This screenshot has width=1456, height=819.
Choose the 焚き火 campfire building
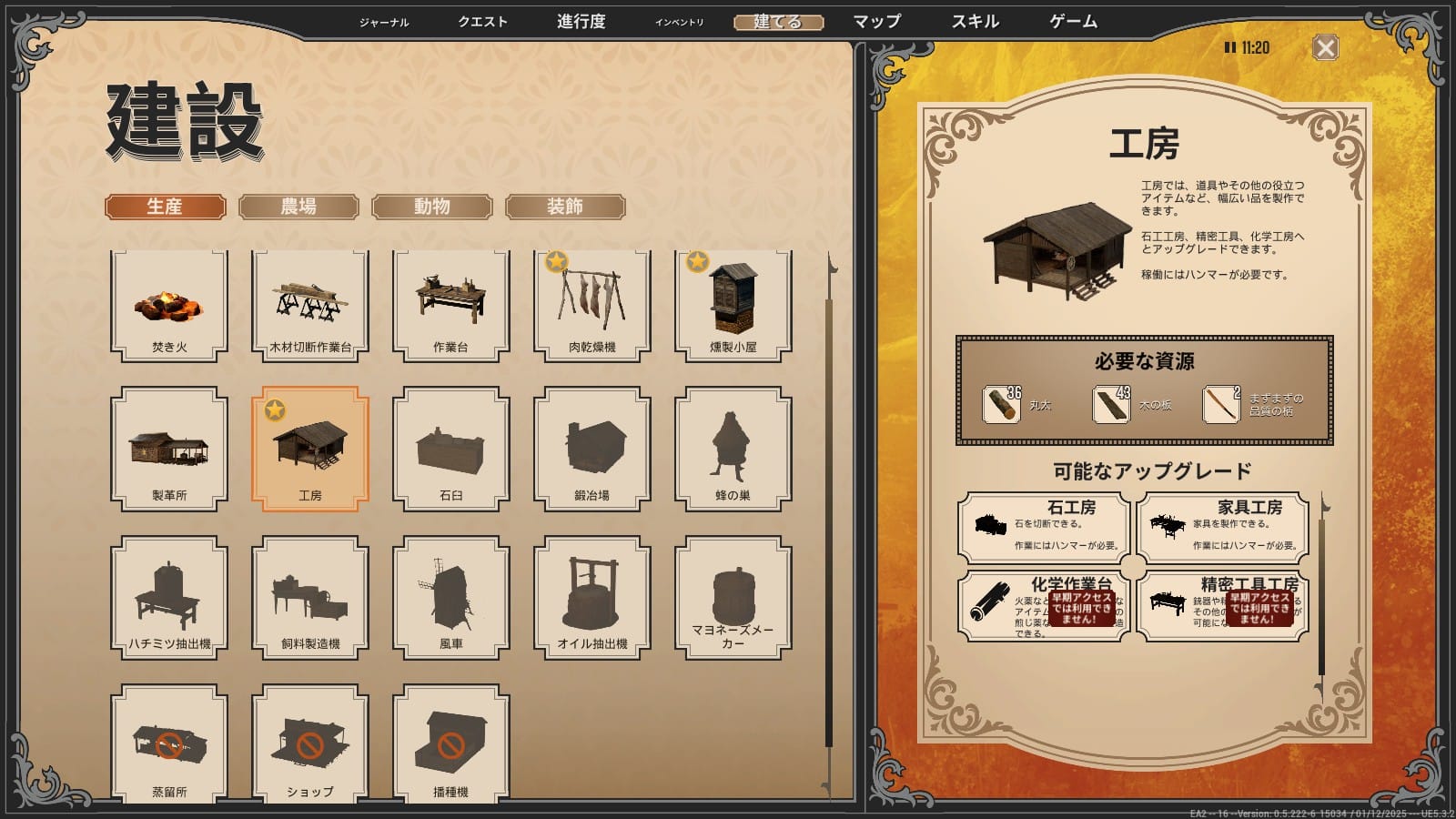[x=169, y=305]
